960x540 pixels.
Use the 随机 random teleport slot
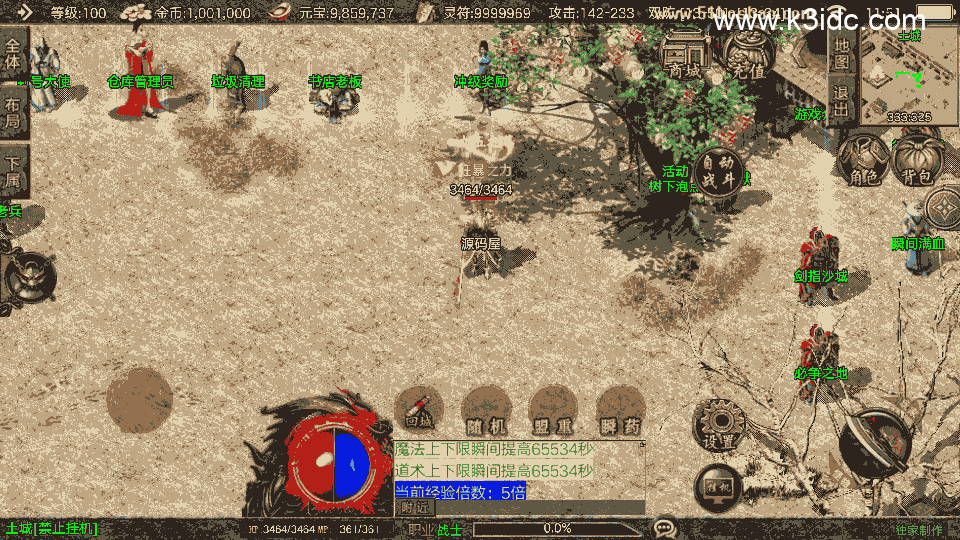pos(487,410)
